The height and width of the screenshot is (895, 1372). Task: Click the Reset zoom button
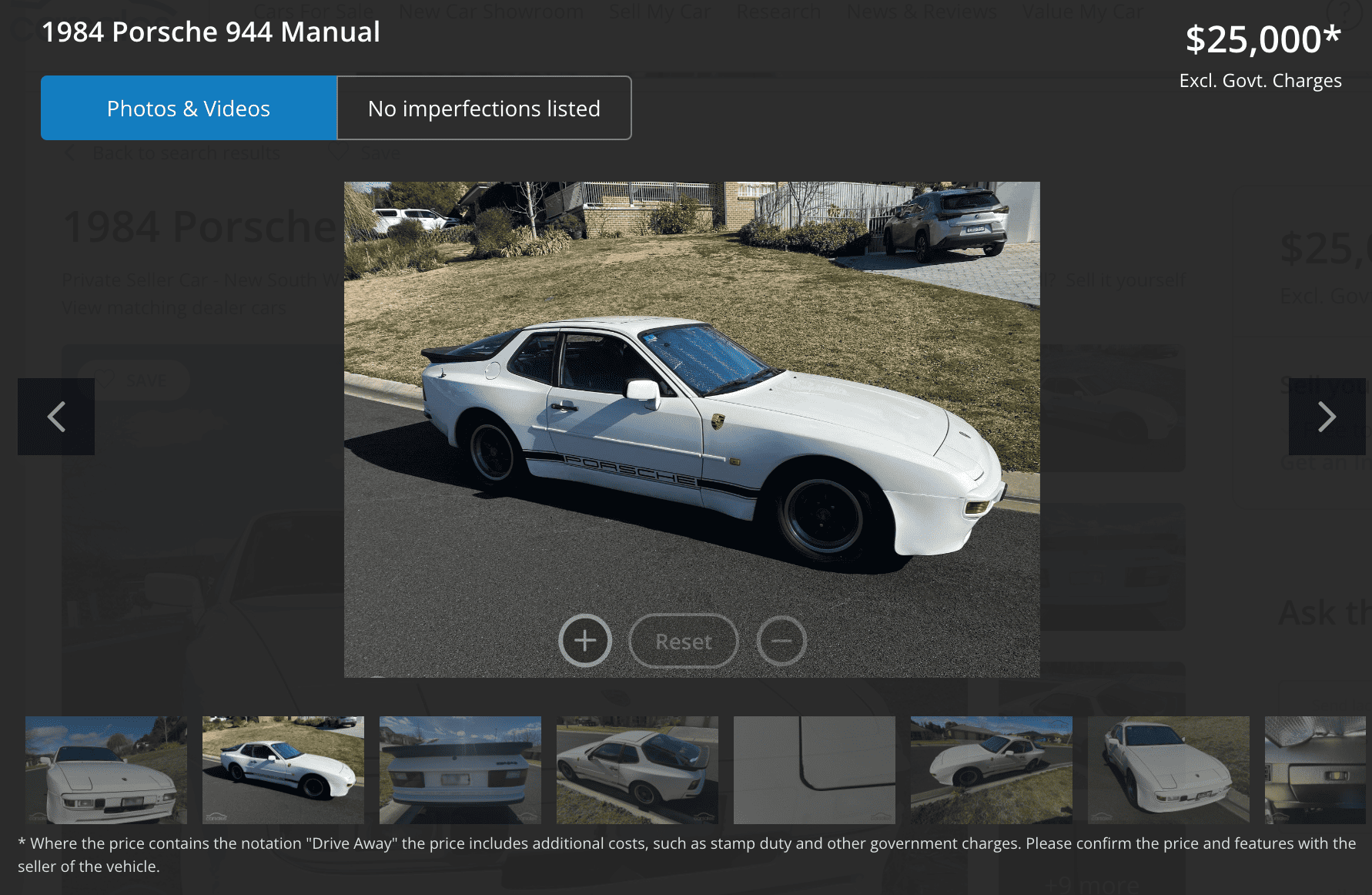click(684, 641)
